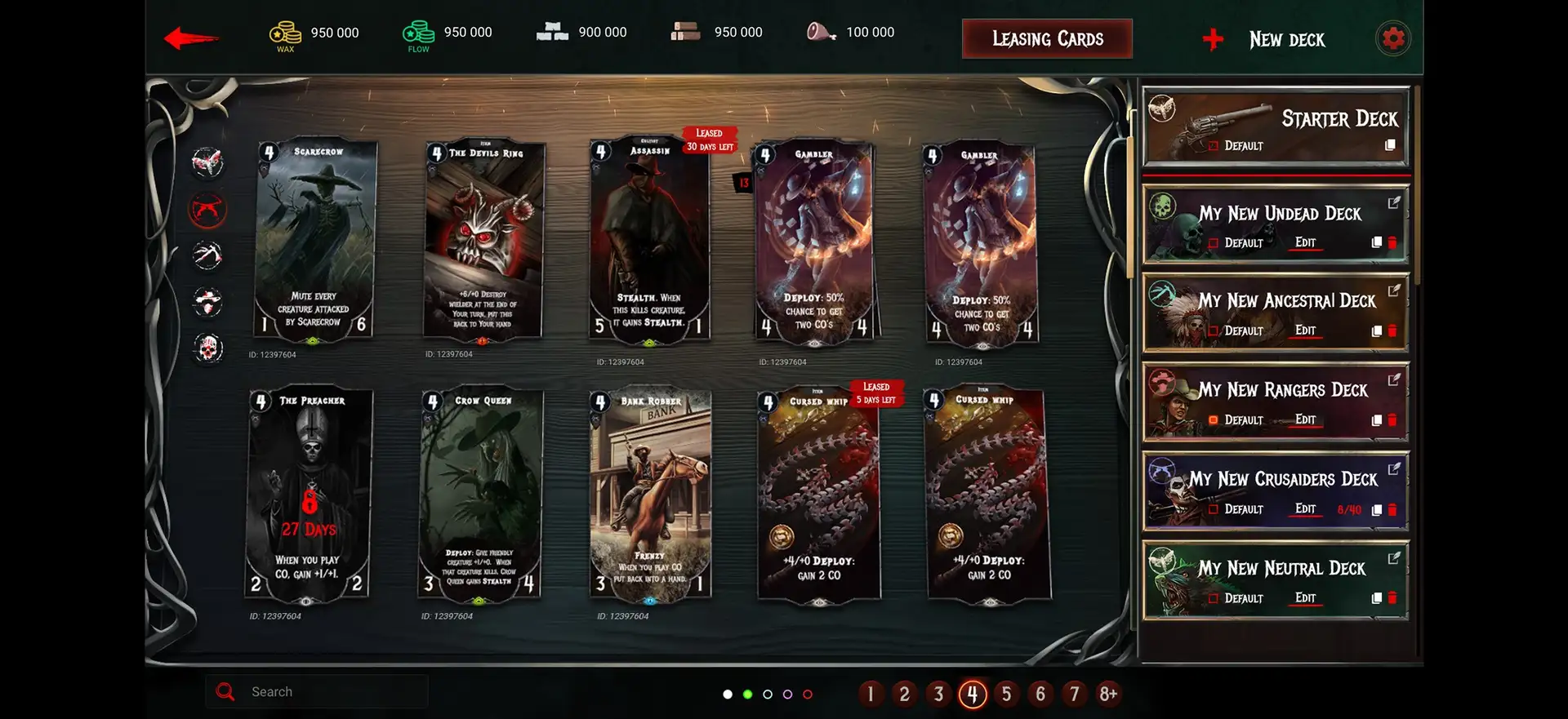1568x719 pixels.
Task: Open settings with the gear icon
Action: 1392,38
